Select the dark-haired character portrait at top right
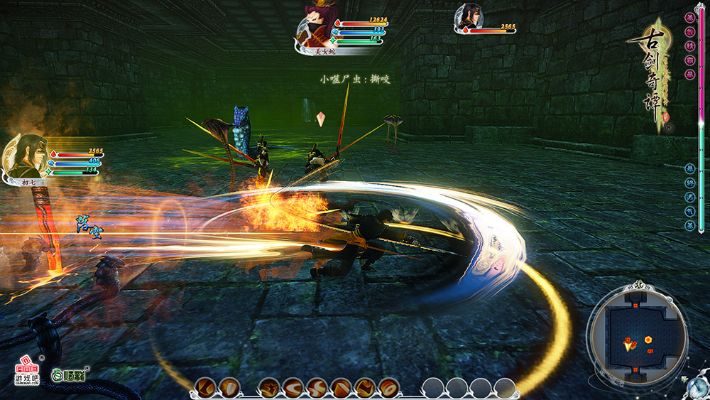 (467, 18)
